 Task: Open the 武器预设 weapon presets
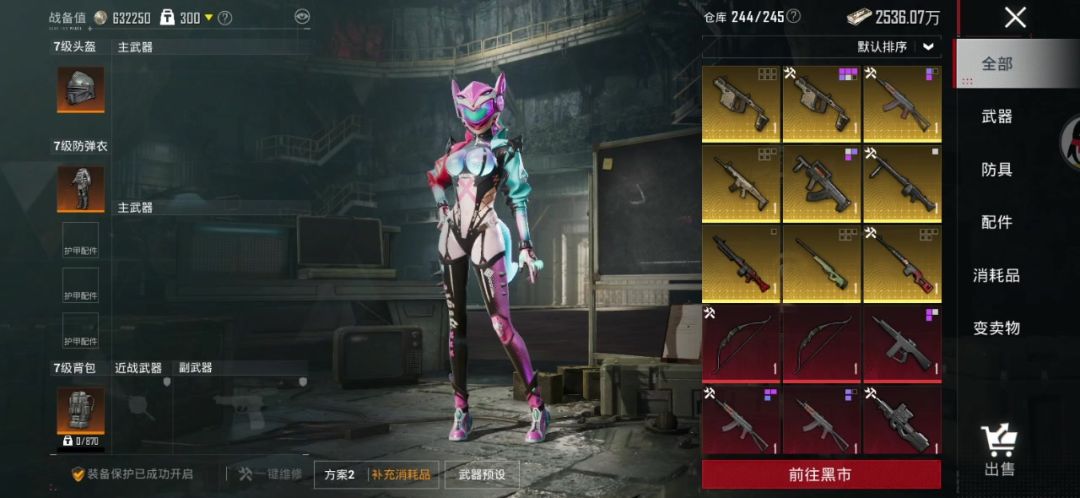click(482, 474)
